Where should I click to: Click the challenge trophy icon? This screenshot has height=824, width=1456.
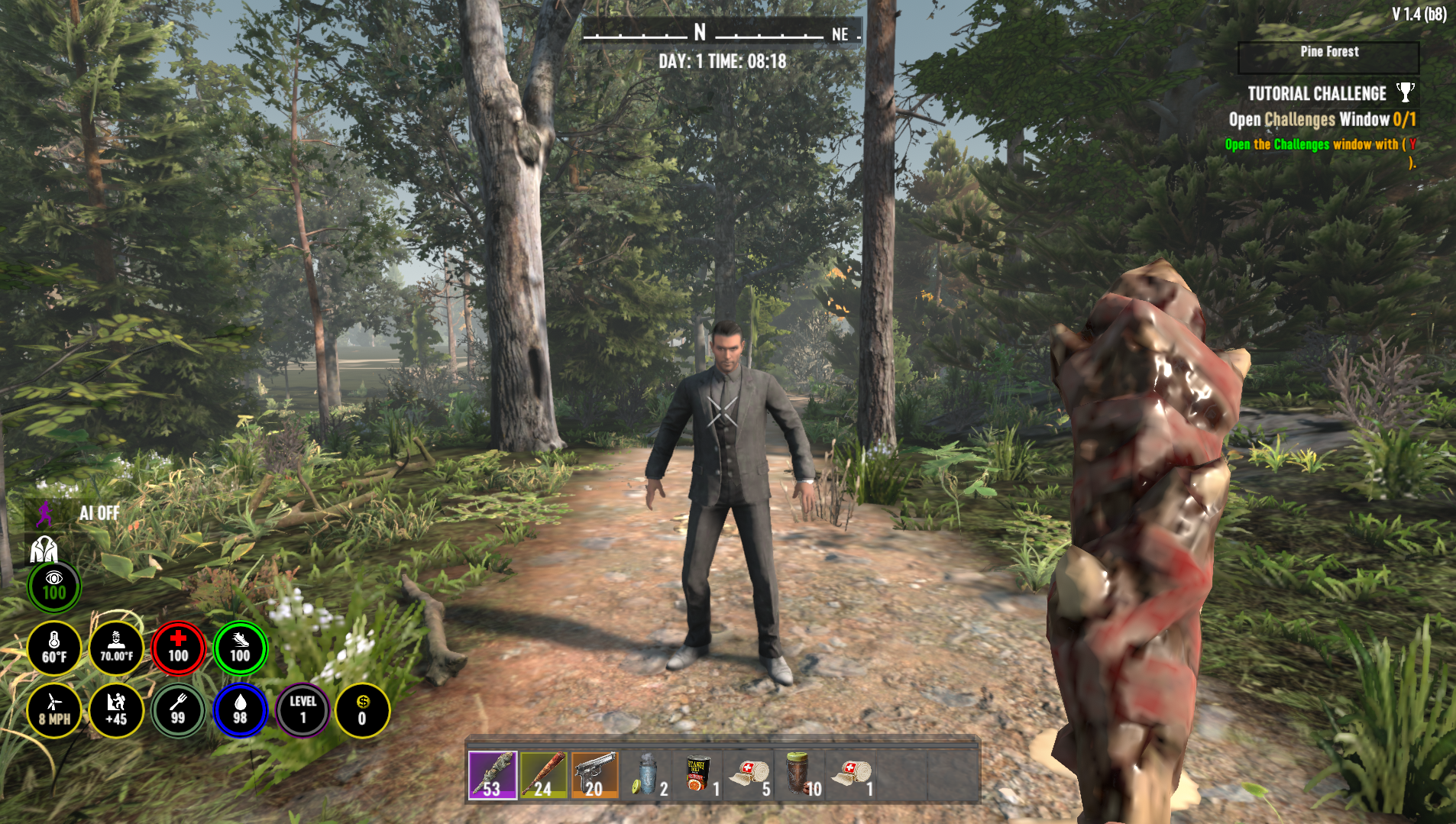coord(1405,92)
